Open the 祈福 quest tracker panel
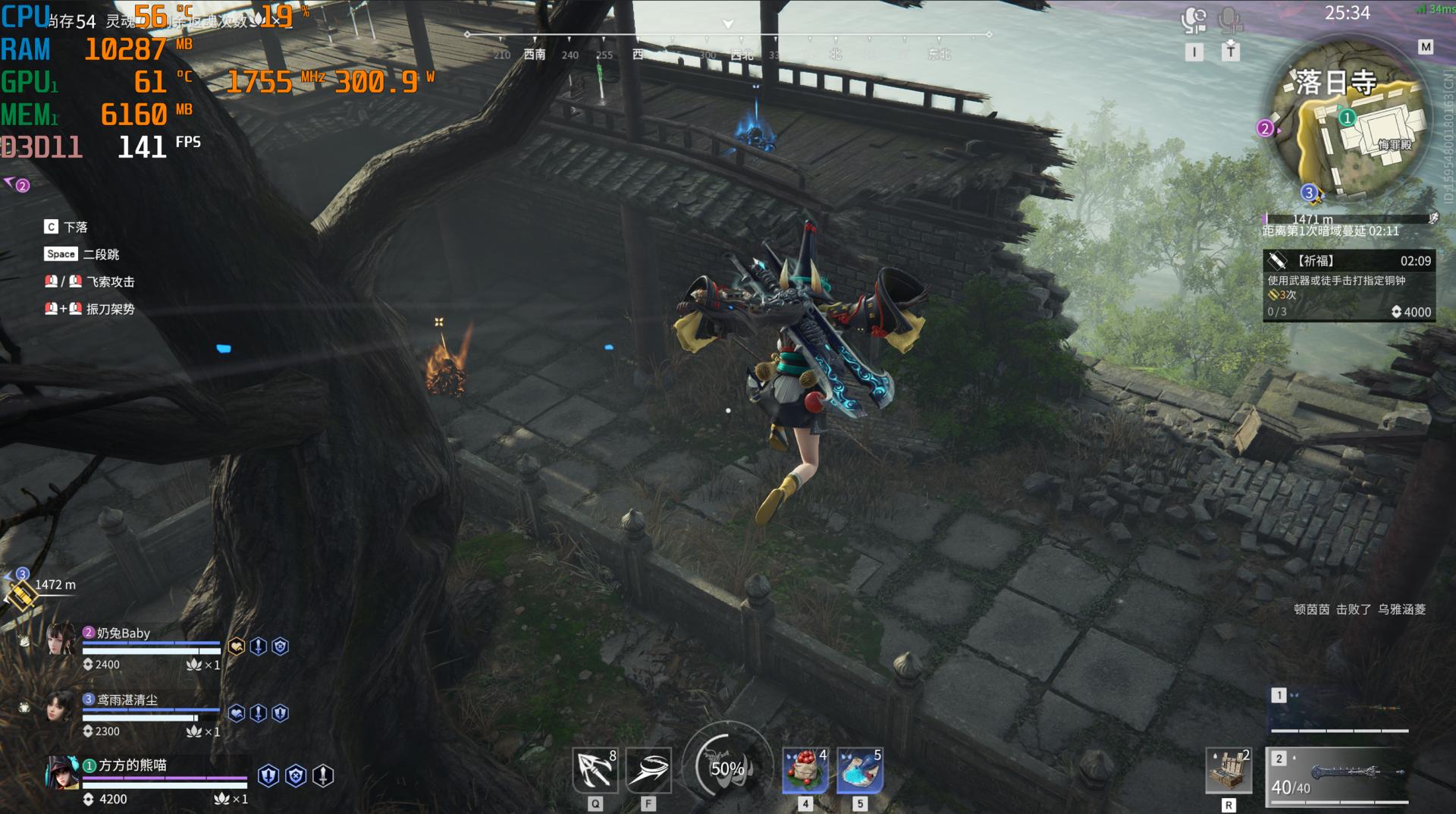The width and height of the screenshot is (1456, 814). [x=1349, y=285]
